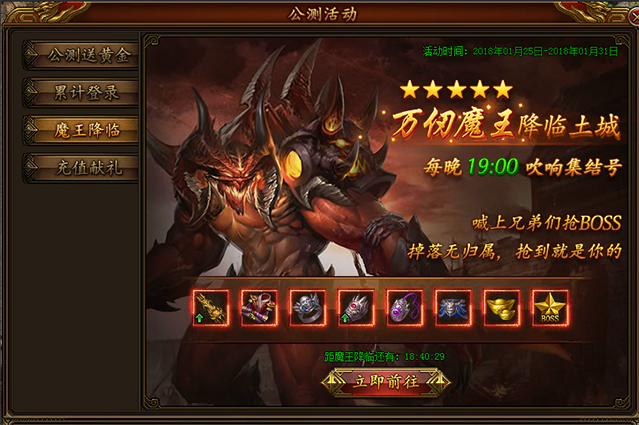Image resolution: width=639 pixels, height=425 pixels.
Task: Select the gold ingot reward icon
Action: click(x=501, y=308)
